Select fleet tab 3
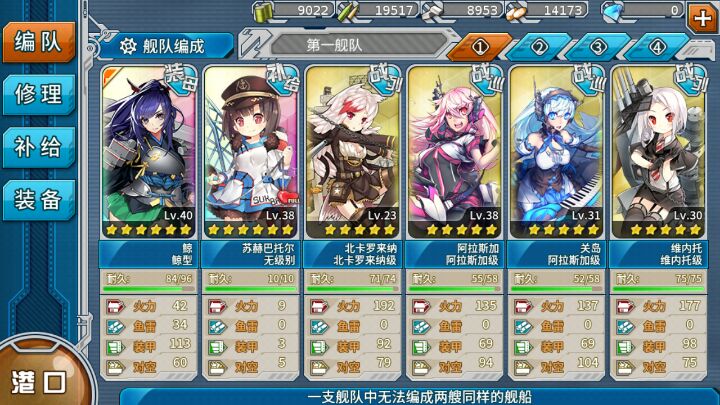 [x=598, y=47]
